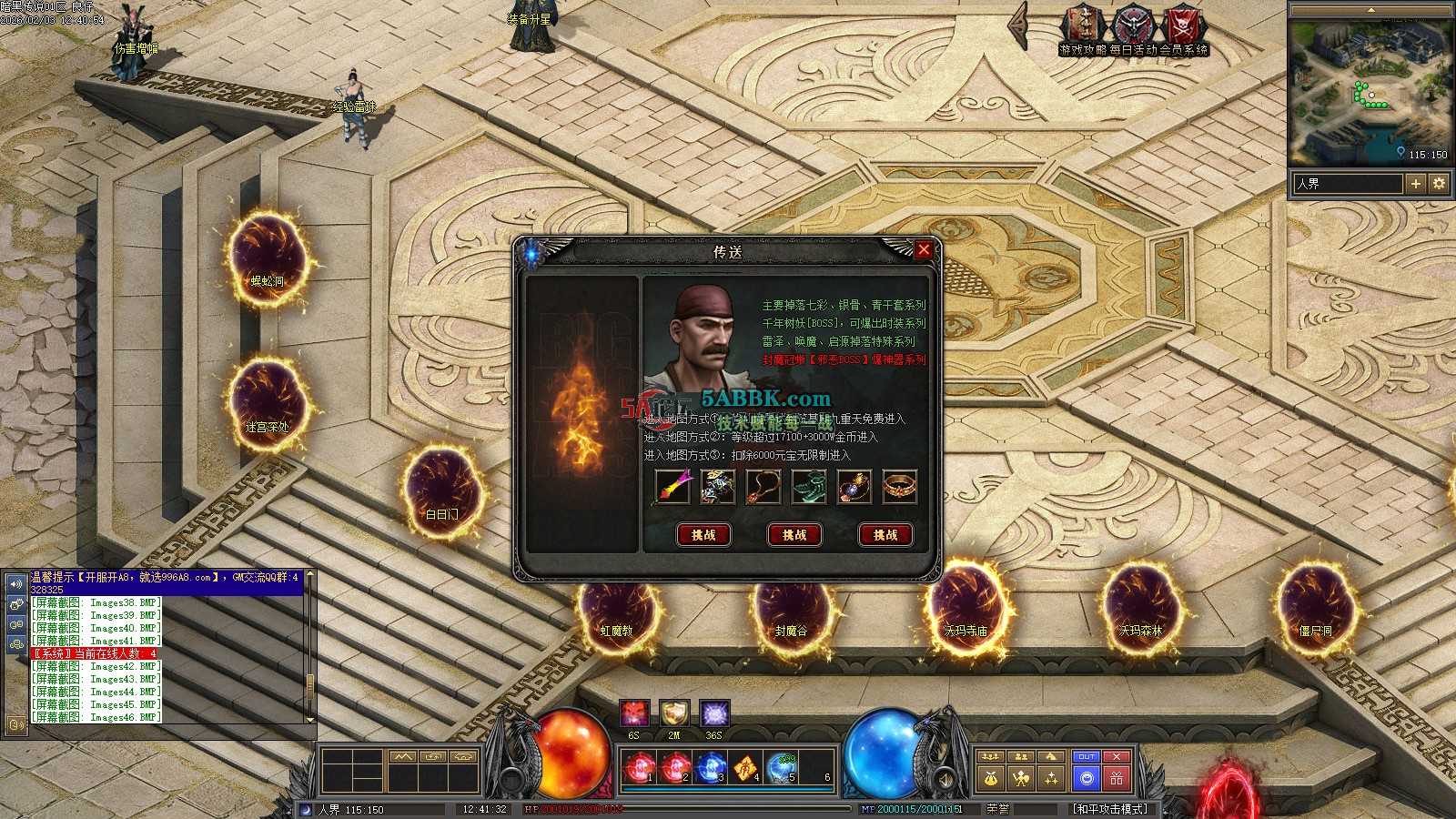Screen dimensions: 1456x819
Task: Click the leftmost 挑战 challenge button
Action: (703, 535)
